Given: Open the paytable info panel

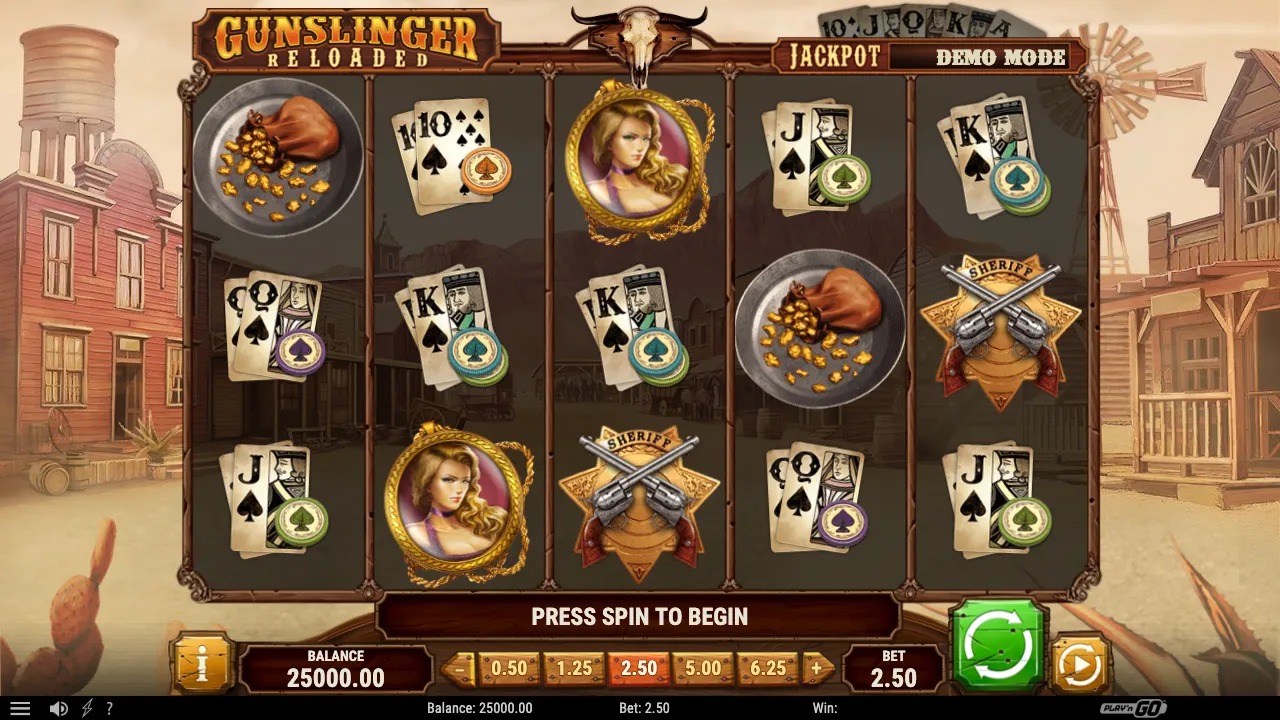Looking at the screenshot, I should 203,661.
